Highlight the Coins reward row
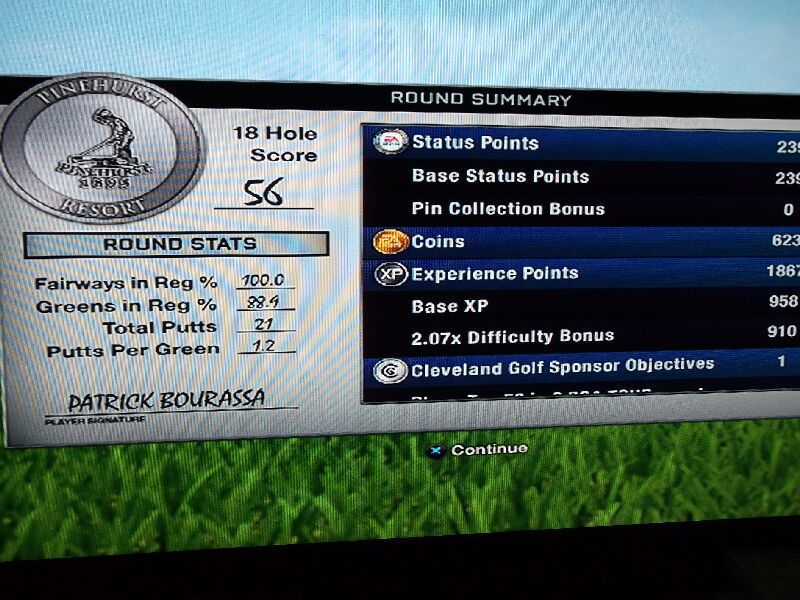Screen dimensions: 800x600 pos(580,241)
